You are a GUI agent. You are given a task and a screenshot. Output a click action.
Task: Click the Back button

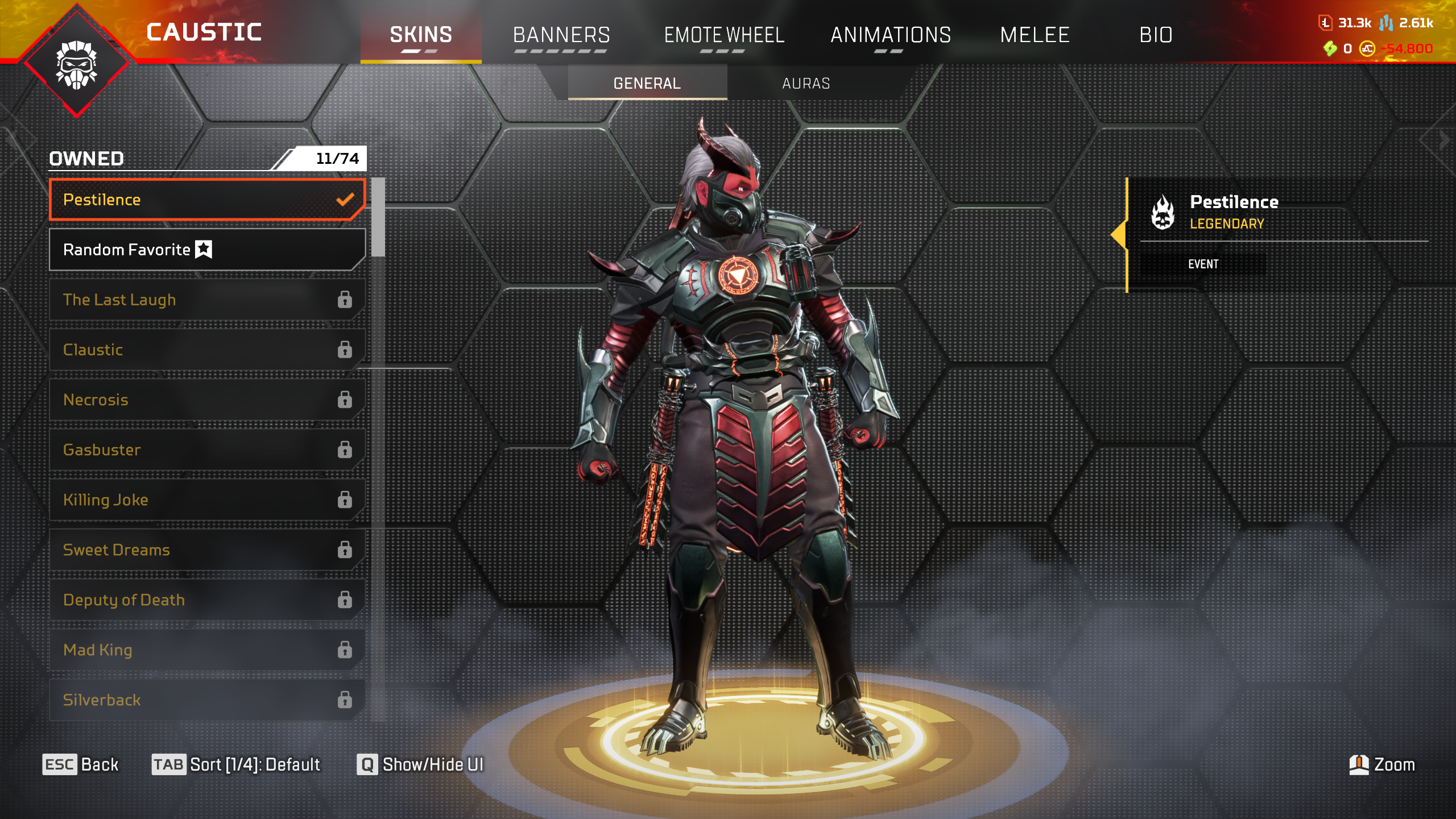click(x=81, y=764)
